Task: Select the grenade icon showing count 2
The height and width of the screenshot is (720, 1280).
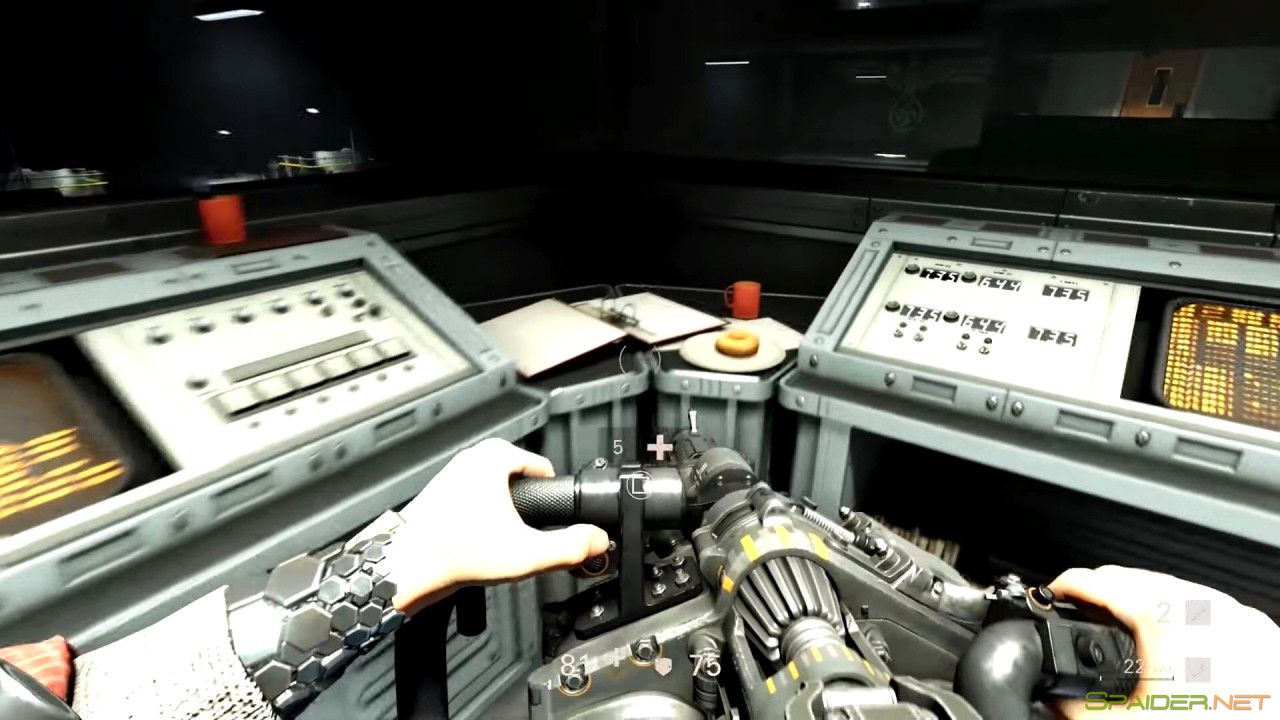Action: [x=1196, y=610]
